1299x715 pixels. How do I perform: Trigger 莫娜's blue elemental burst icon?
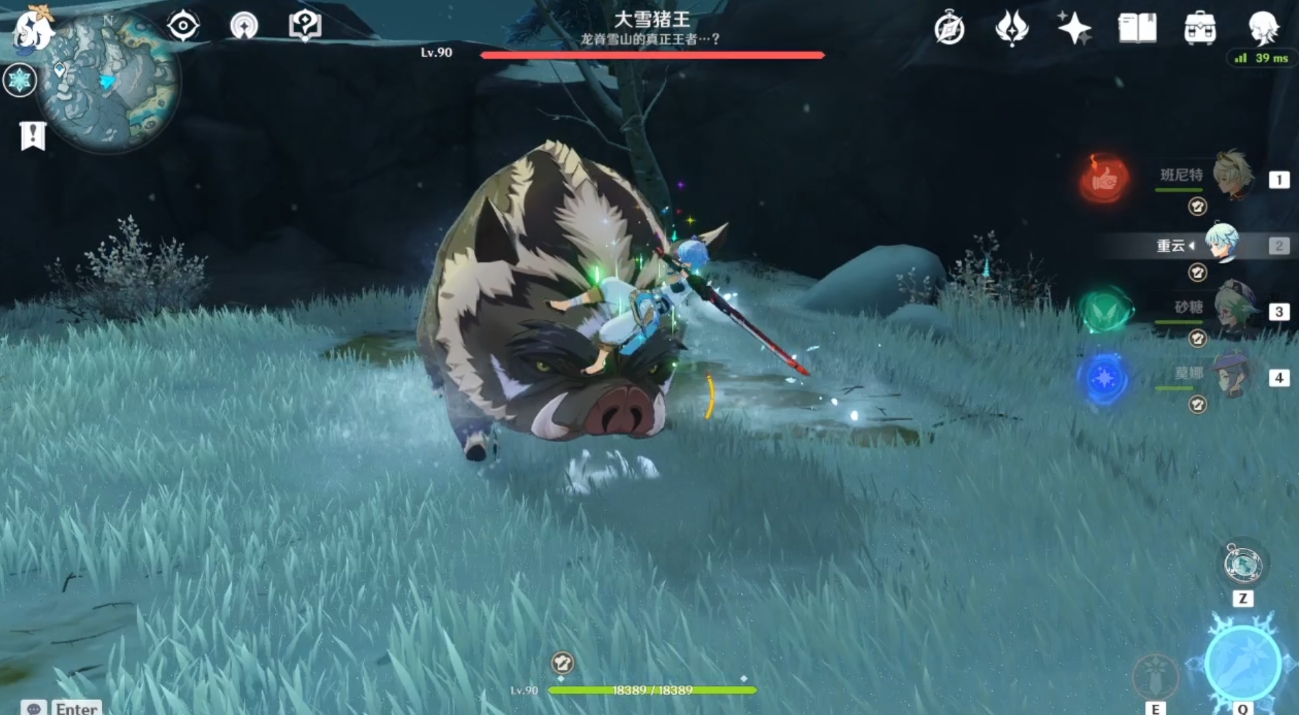click(x=1104, y=380)
